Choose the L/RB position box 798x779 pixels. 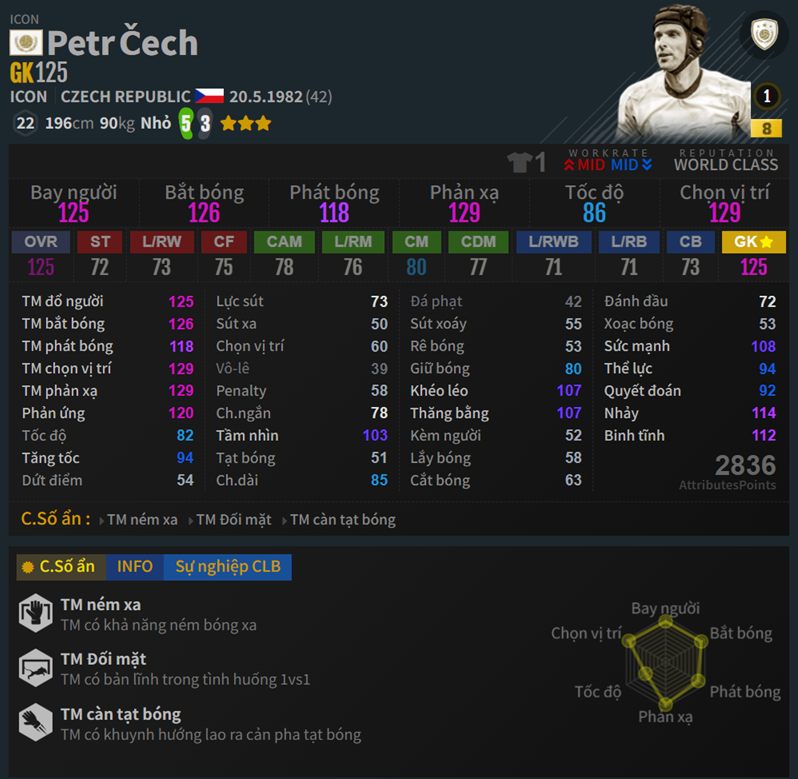629,243
